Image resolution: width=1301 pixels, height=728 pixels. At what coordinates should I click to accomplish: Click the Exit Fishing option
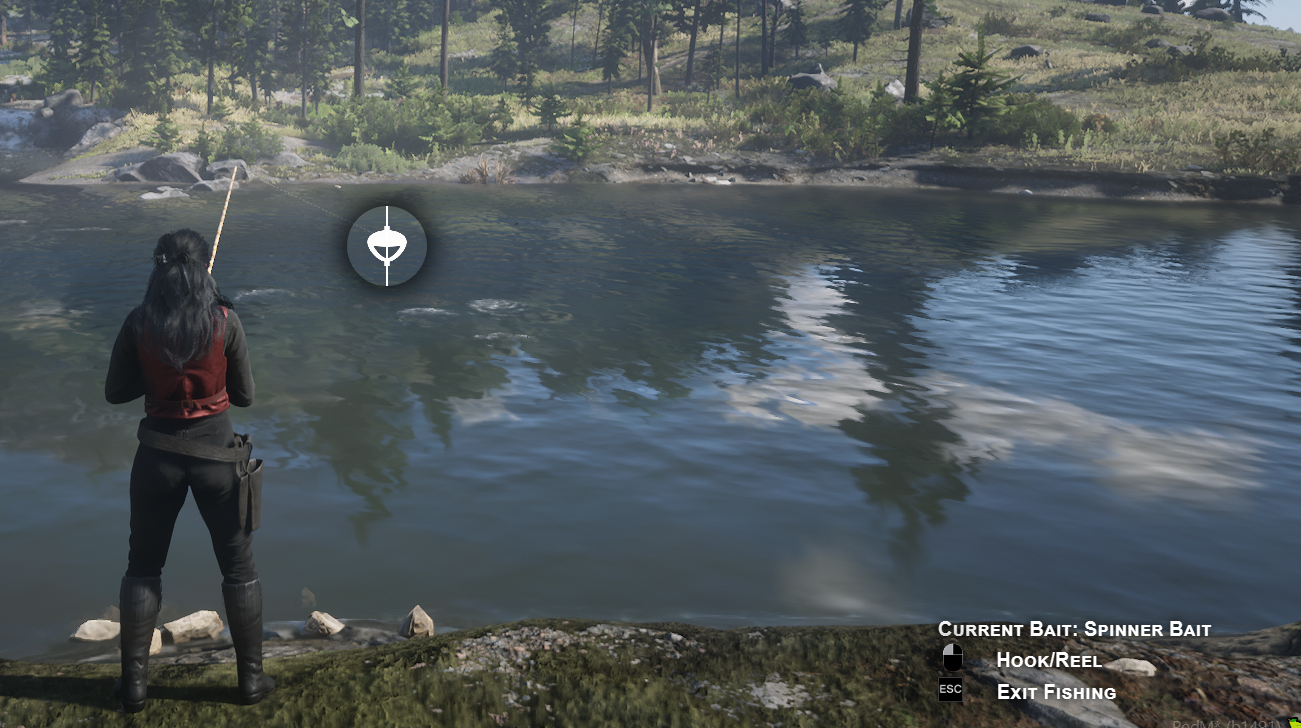point(1054,691)
